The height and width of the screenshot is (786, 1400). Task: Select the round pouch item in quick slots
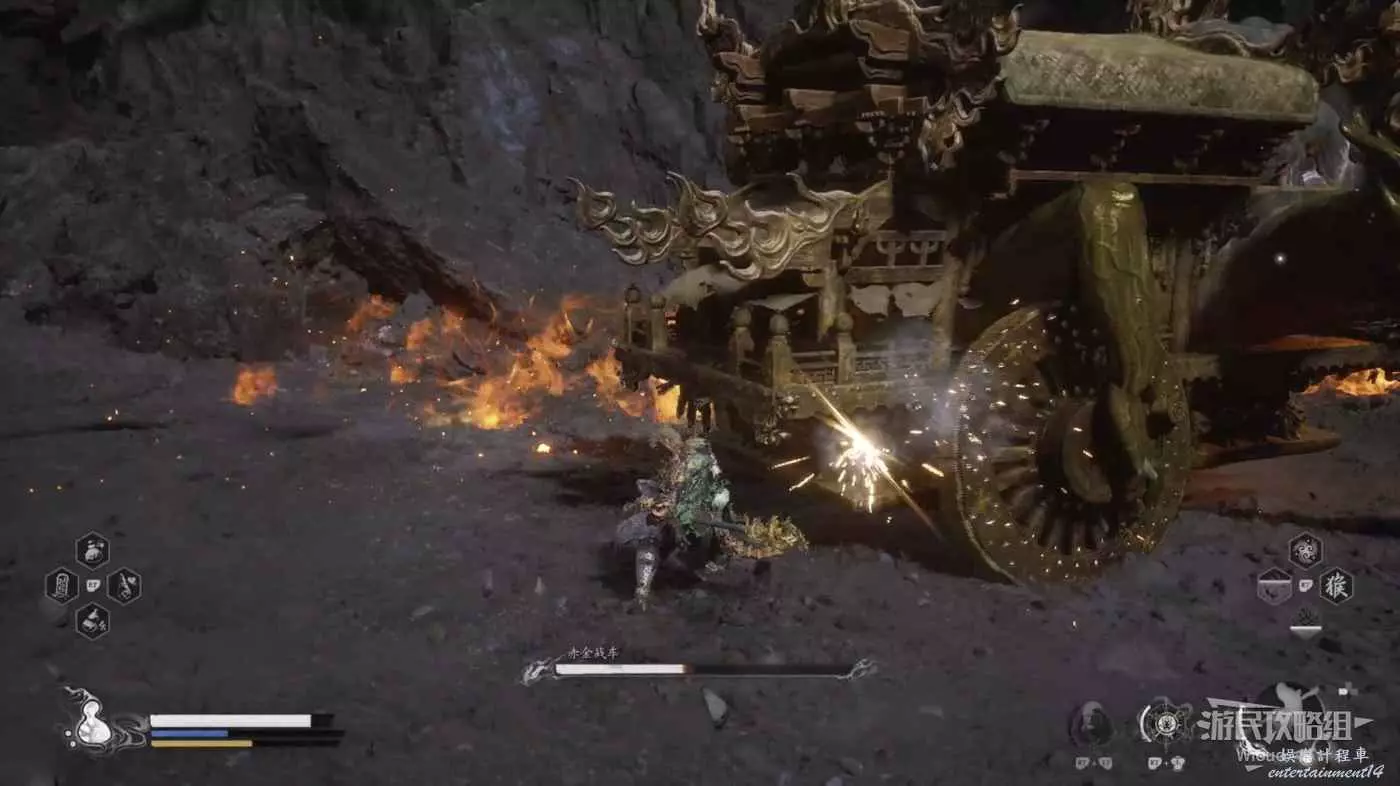click(93, 549)
